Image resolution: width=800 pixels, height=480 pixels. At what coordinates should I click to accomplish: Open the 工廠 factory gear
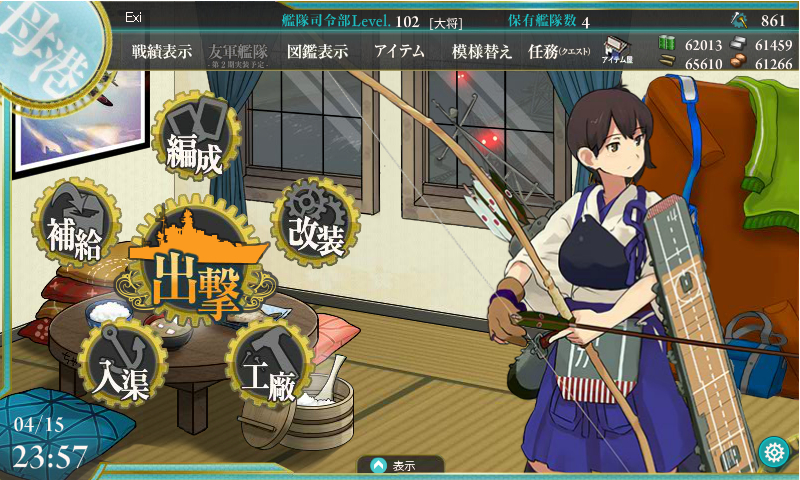pos(268,366)
